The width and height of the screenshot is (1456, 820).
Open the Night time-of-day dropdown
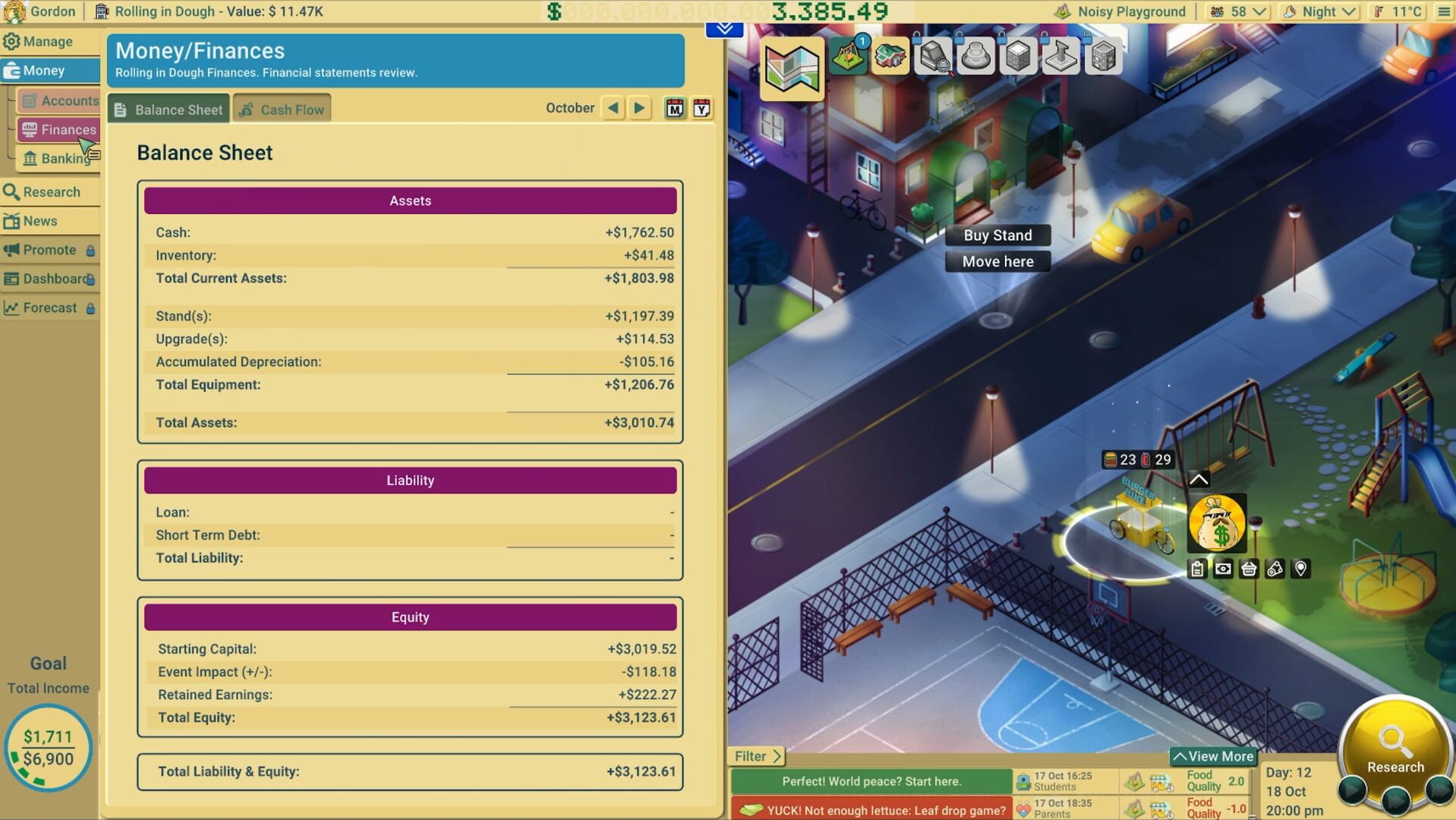point(1319,11)
